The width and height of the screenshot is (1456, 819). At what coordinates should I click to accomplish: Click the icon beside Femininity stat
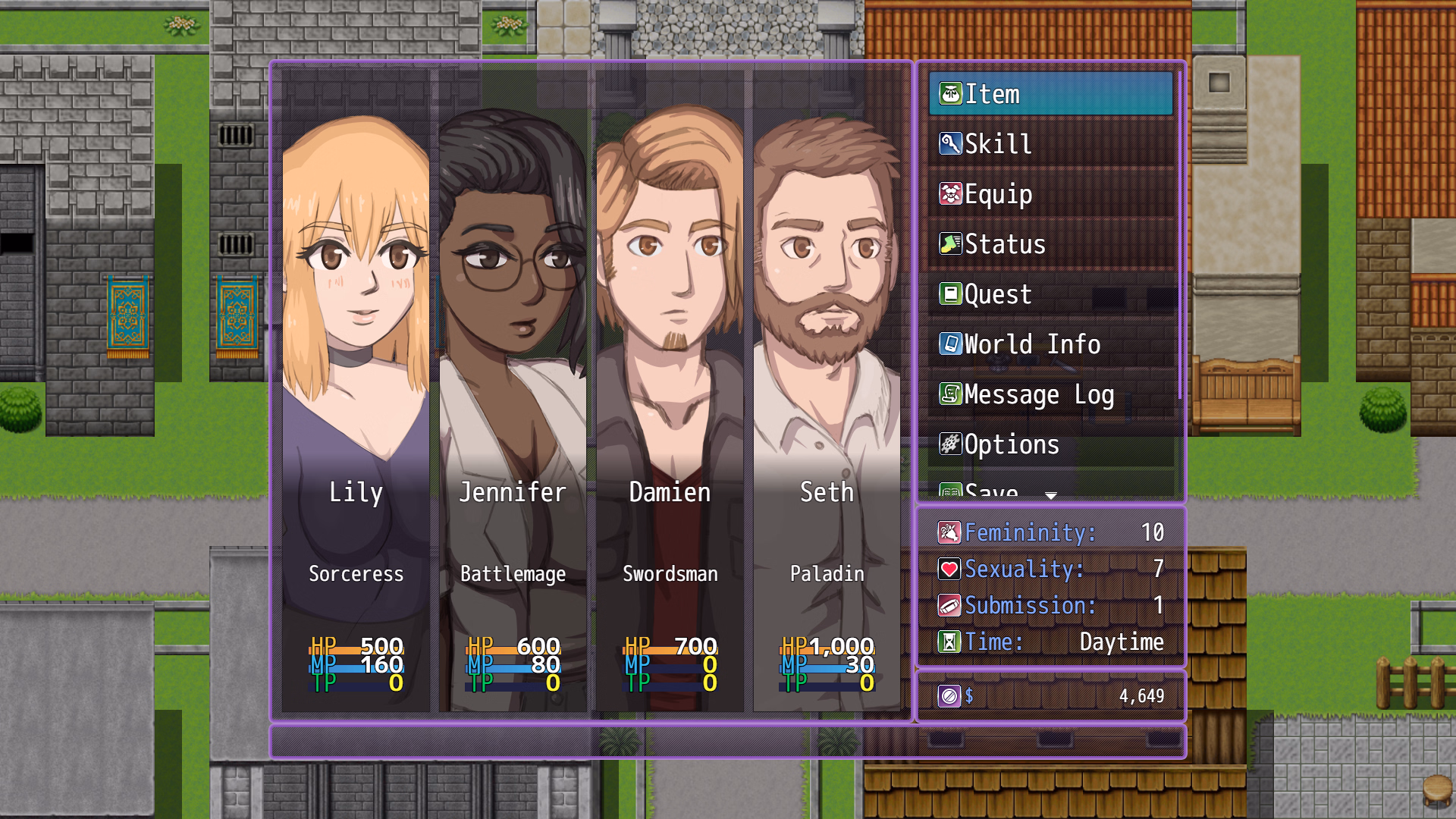[950, 532]
